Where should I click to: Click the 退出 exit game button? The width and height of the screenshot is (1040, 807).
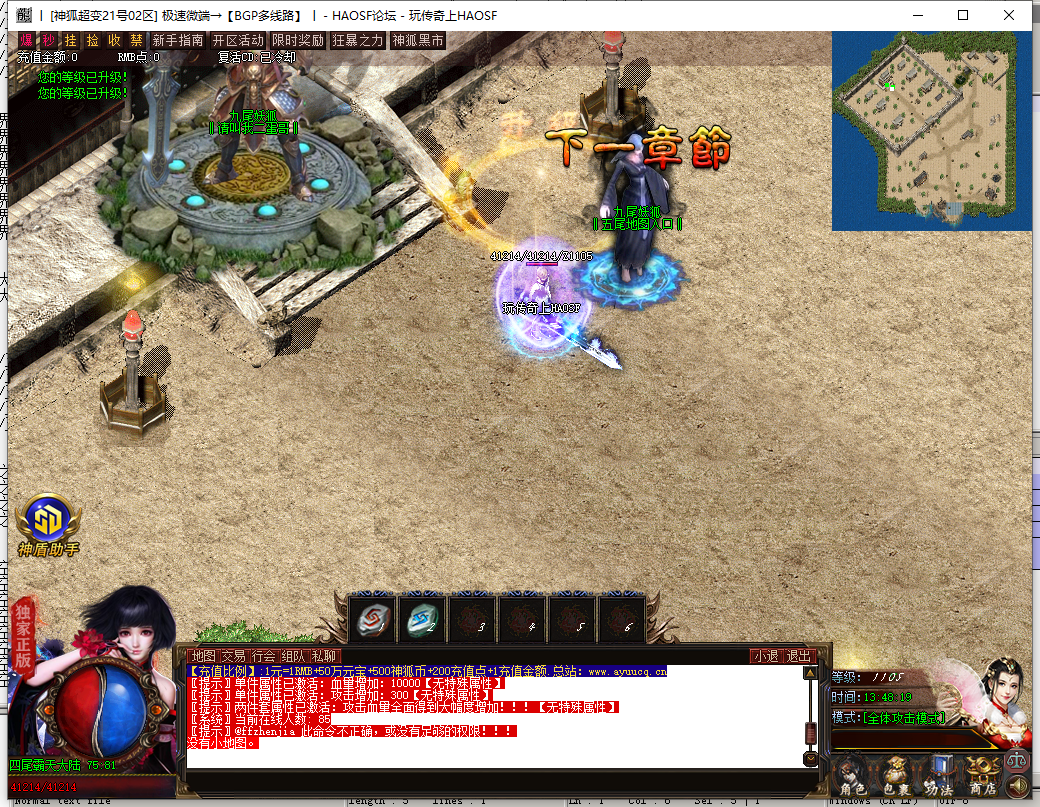coord(799,656)
